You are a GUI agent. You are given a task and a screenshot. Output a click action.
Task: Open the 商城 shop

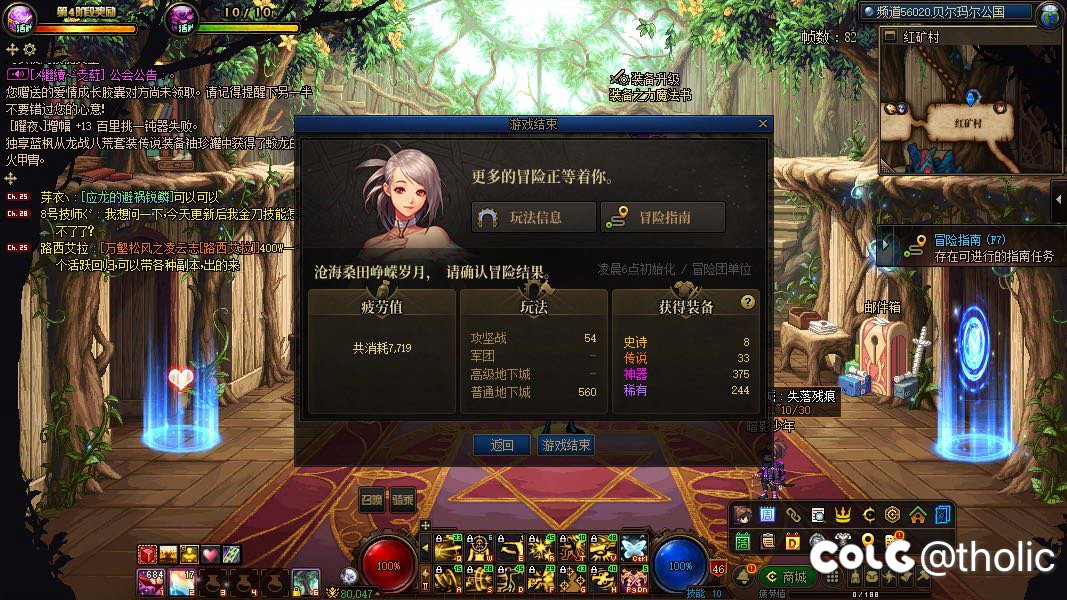click(x=787, y=576)
